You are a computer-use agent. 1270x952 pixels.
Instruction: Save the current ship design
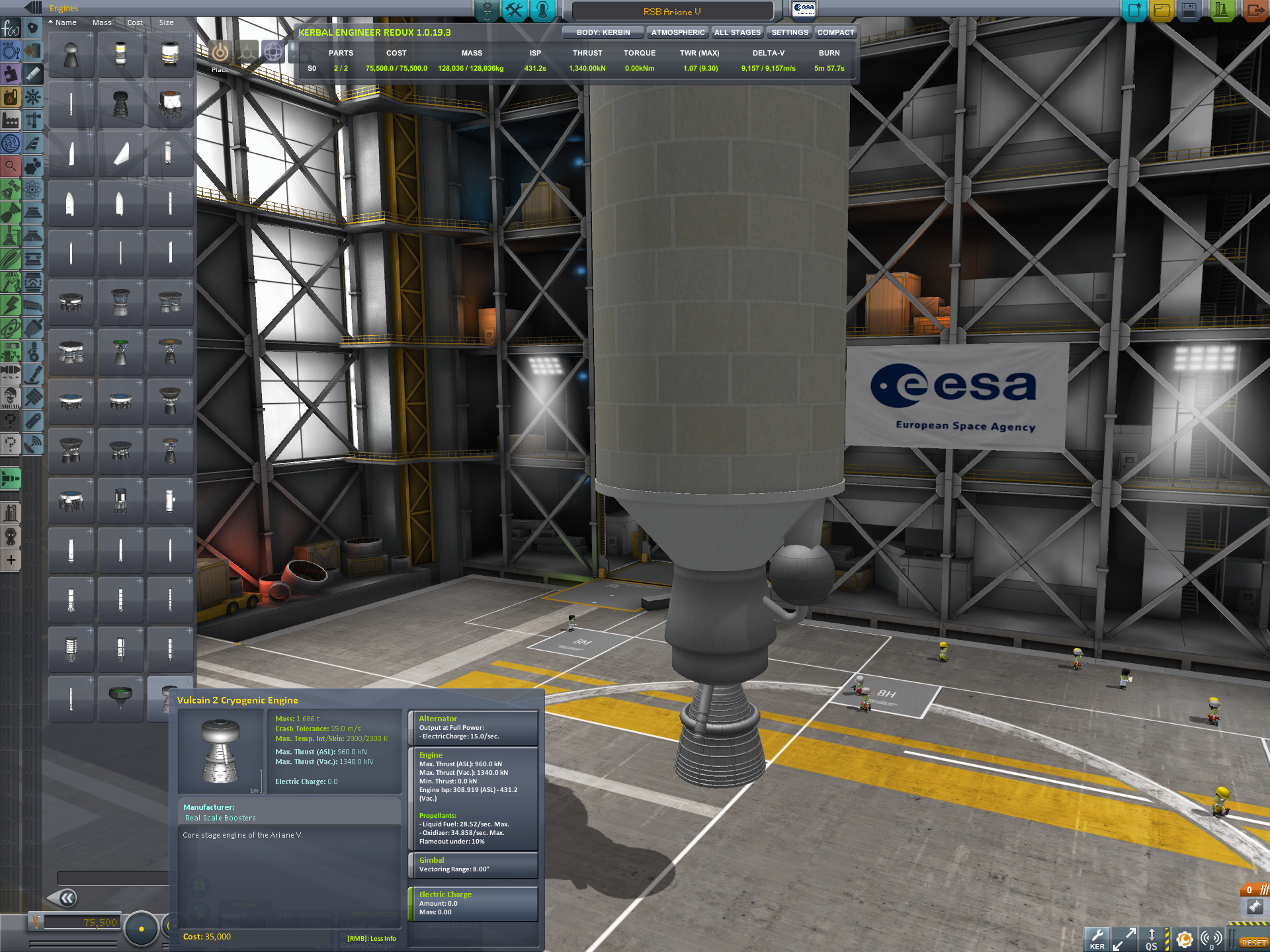1189,11
